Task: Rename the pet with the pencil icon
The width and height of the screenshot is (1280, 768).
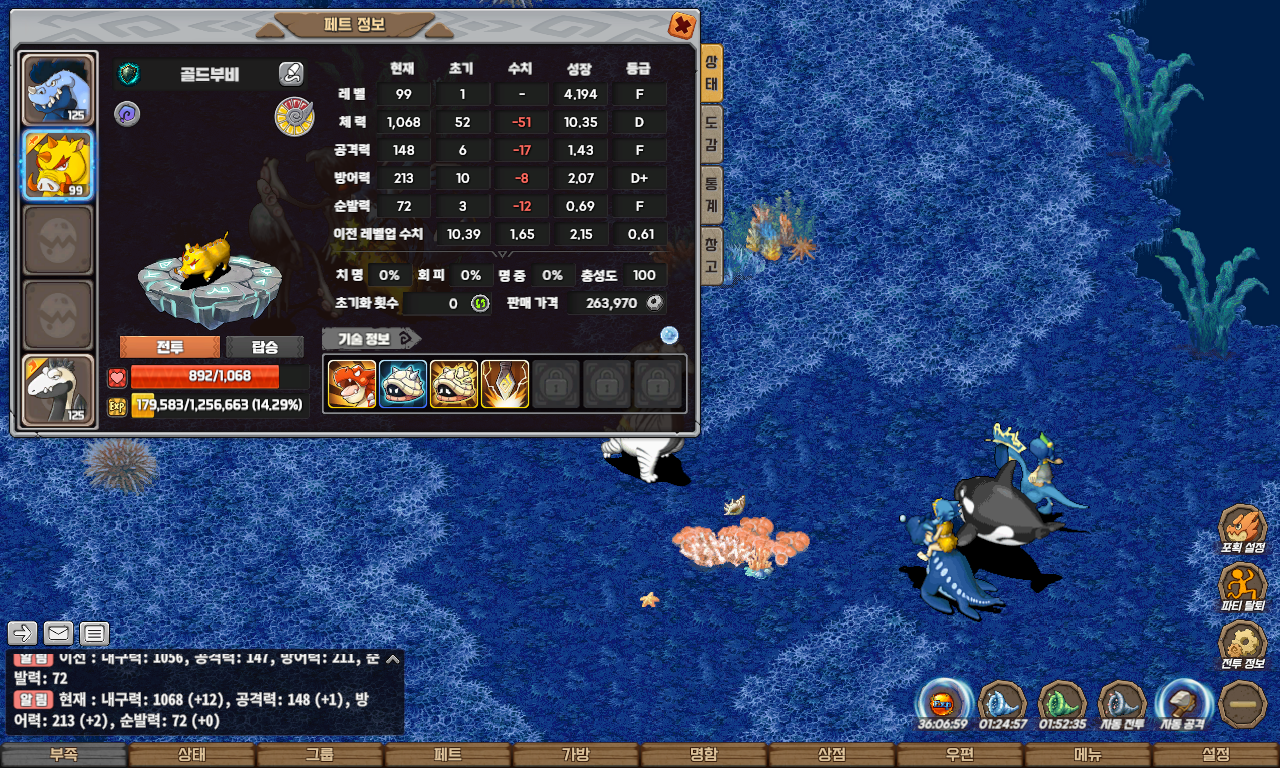Action: [x=291, y=73]
